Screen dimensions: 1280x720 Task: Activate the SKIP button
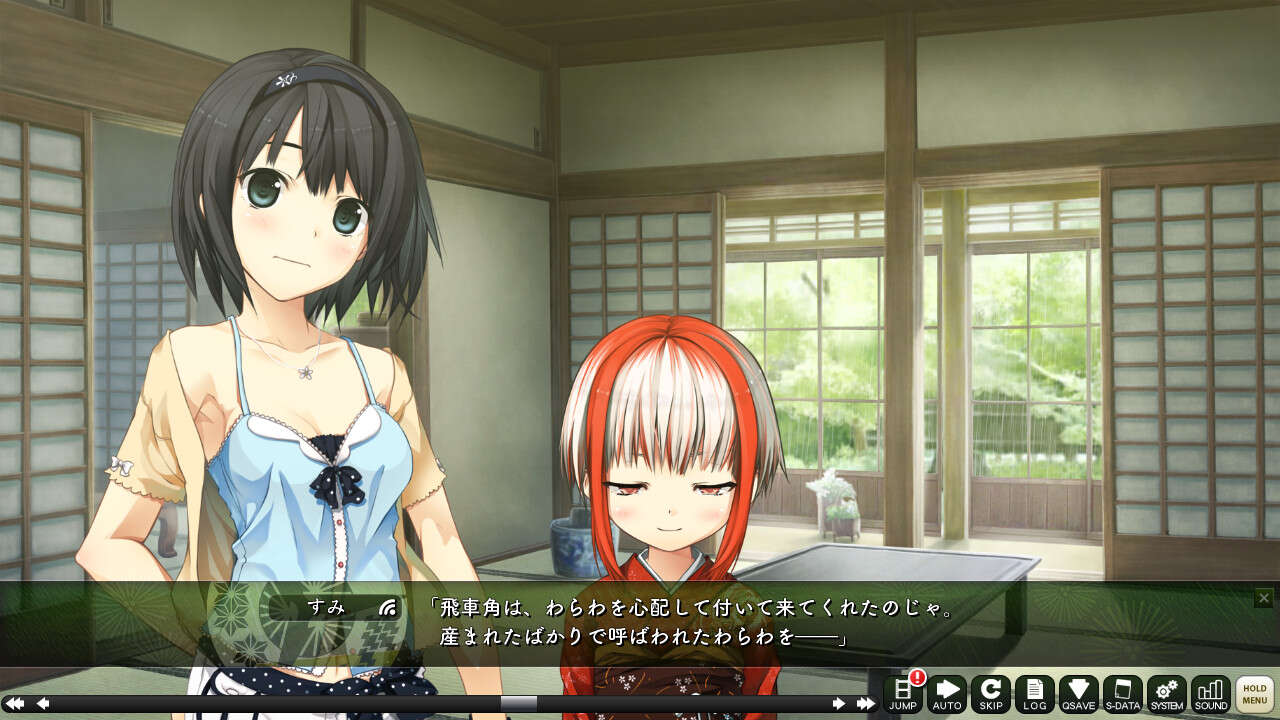[x=991, y=694]
